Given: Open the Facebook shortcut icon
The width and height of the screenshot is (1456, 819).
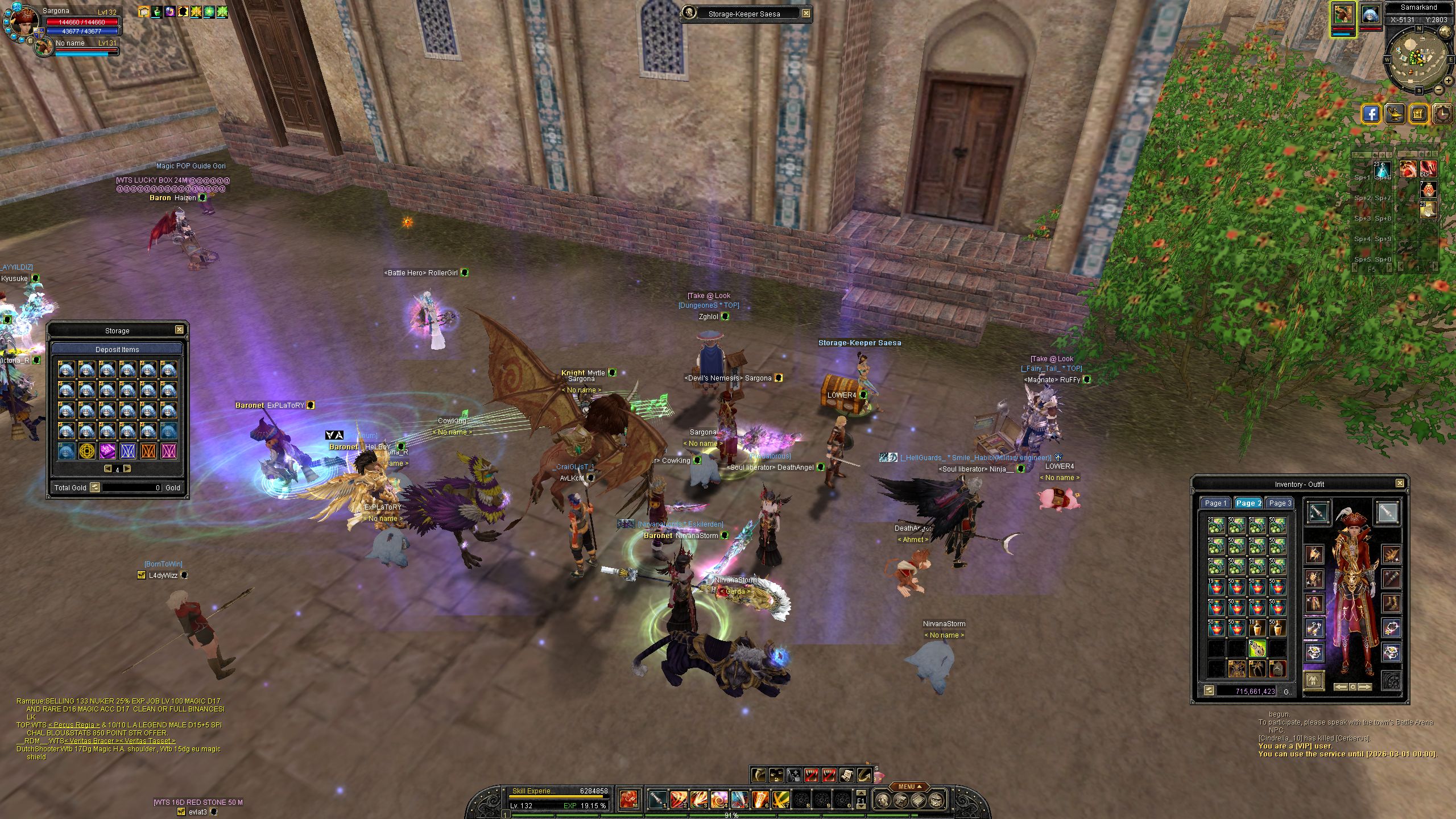Looking at the screenshot, I should click(1372, 114).
